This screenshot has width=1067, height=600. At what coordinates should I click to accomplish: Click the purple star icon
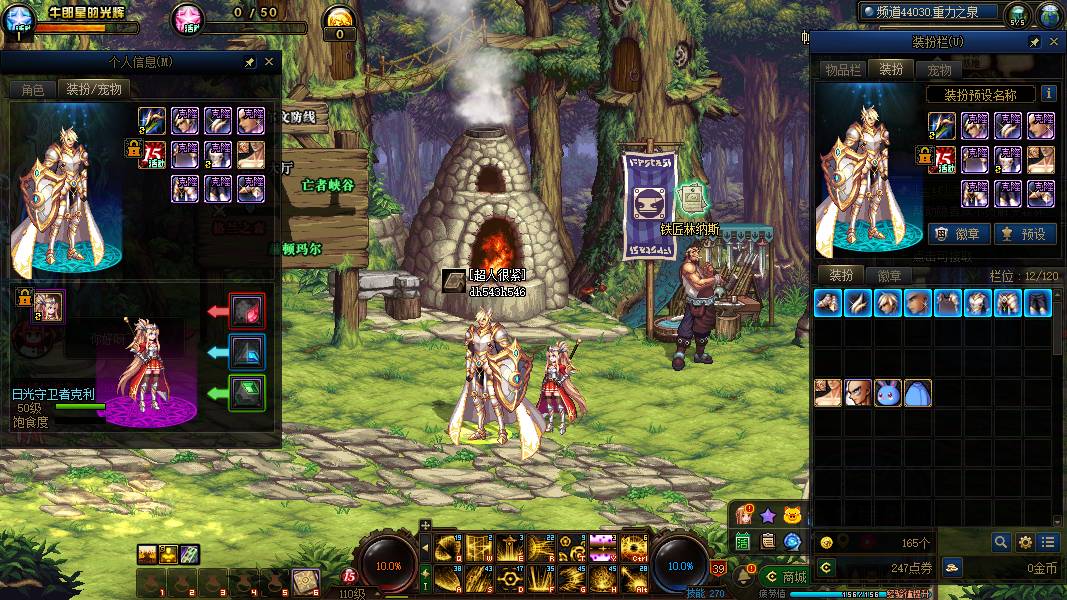pyautogui.click(x=767, y=516)
